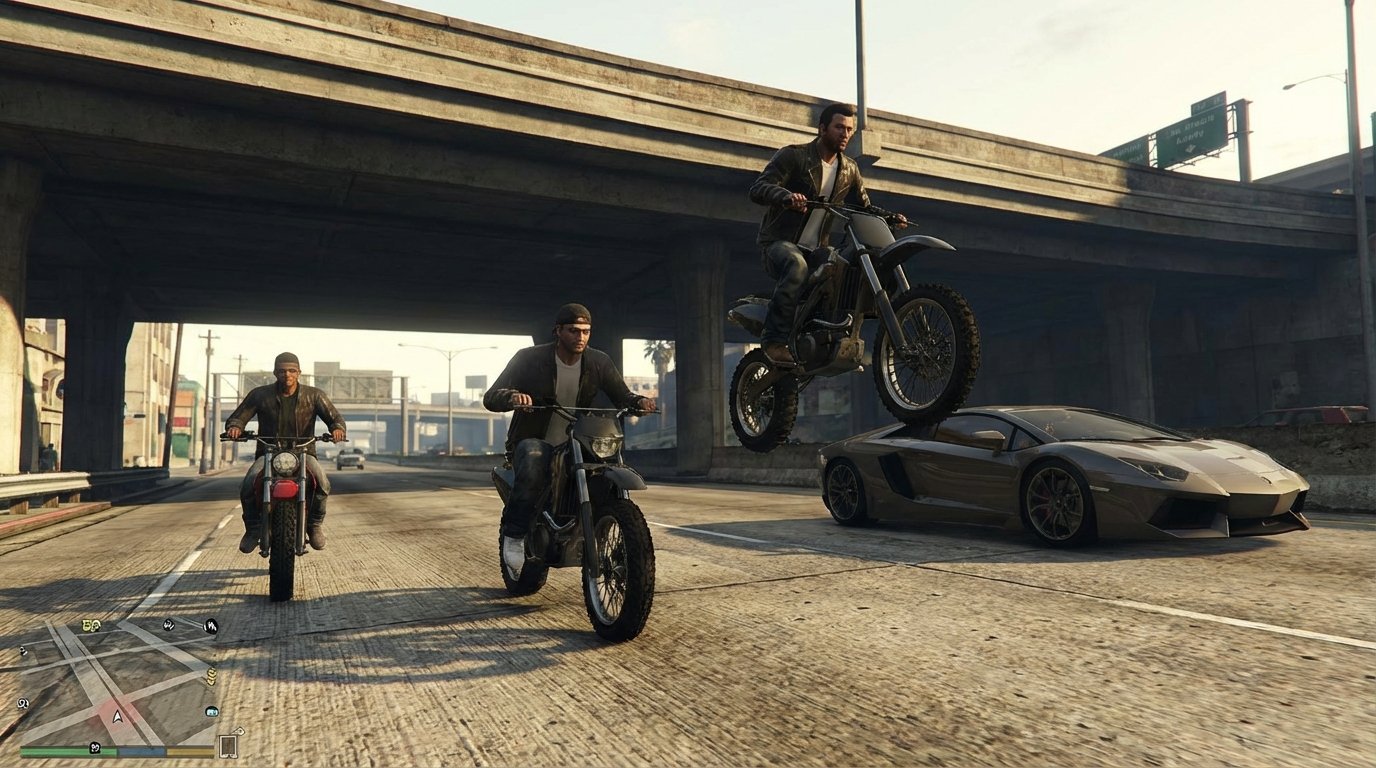Click the yellow mission blip atop the minimap
Image resolution: width=1376 pixels, height=768 pixels.
(x=91, y=625)
